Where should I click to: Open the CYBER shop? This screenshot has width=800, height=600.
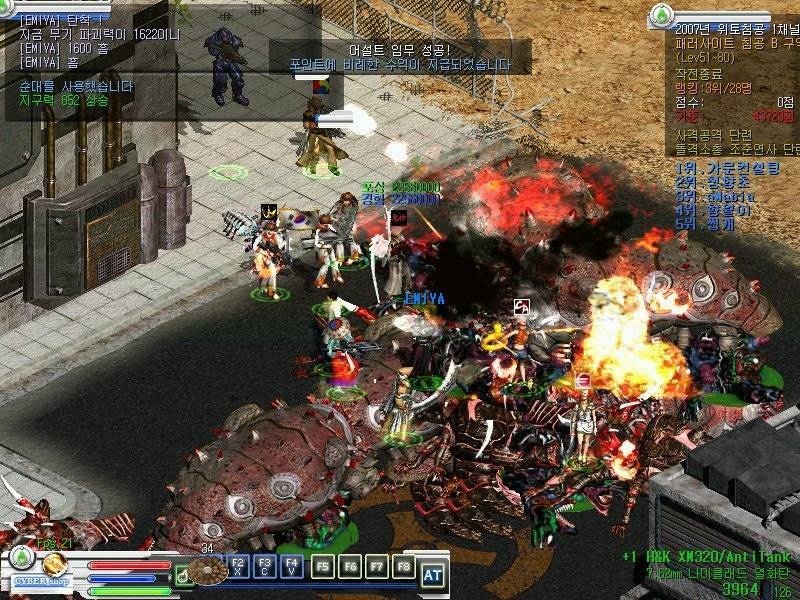coord(44,581)
